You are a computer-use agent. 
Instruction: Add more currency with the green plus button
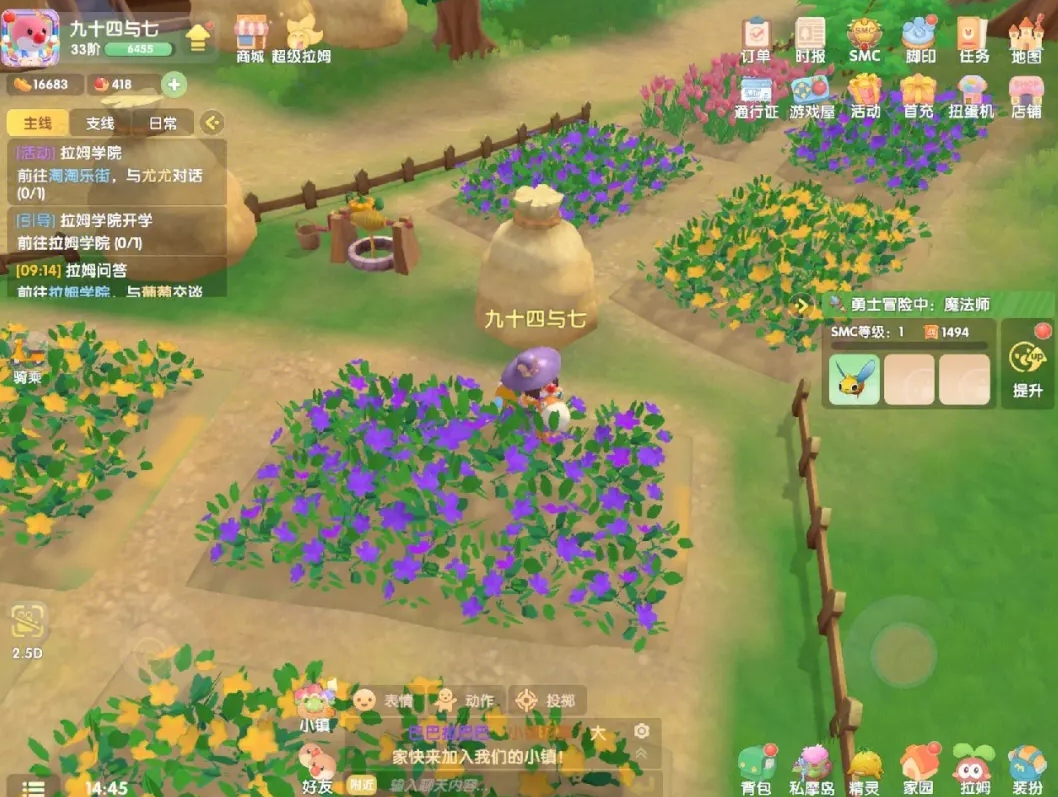tap(174, 84)
